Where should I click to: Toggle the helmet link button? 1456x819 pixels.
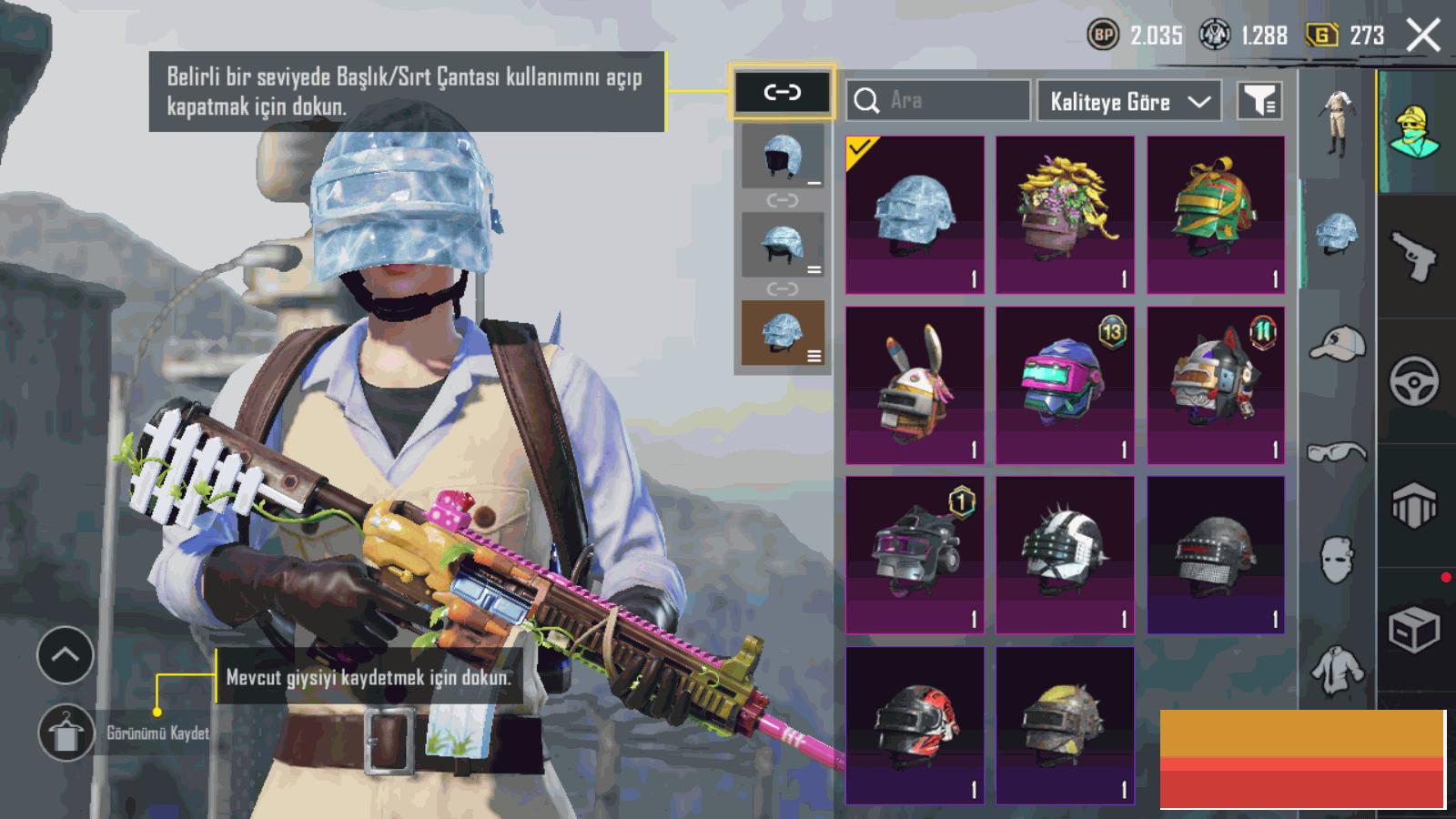coord(782,92)
